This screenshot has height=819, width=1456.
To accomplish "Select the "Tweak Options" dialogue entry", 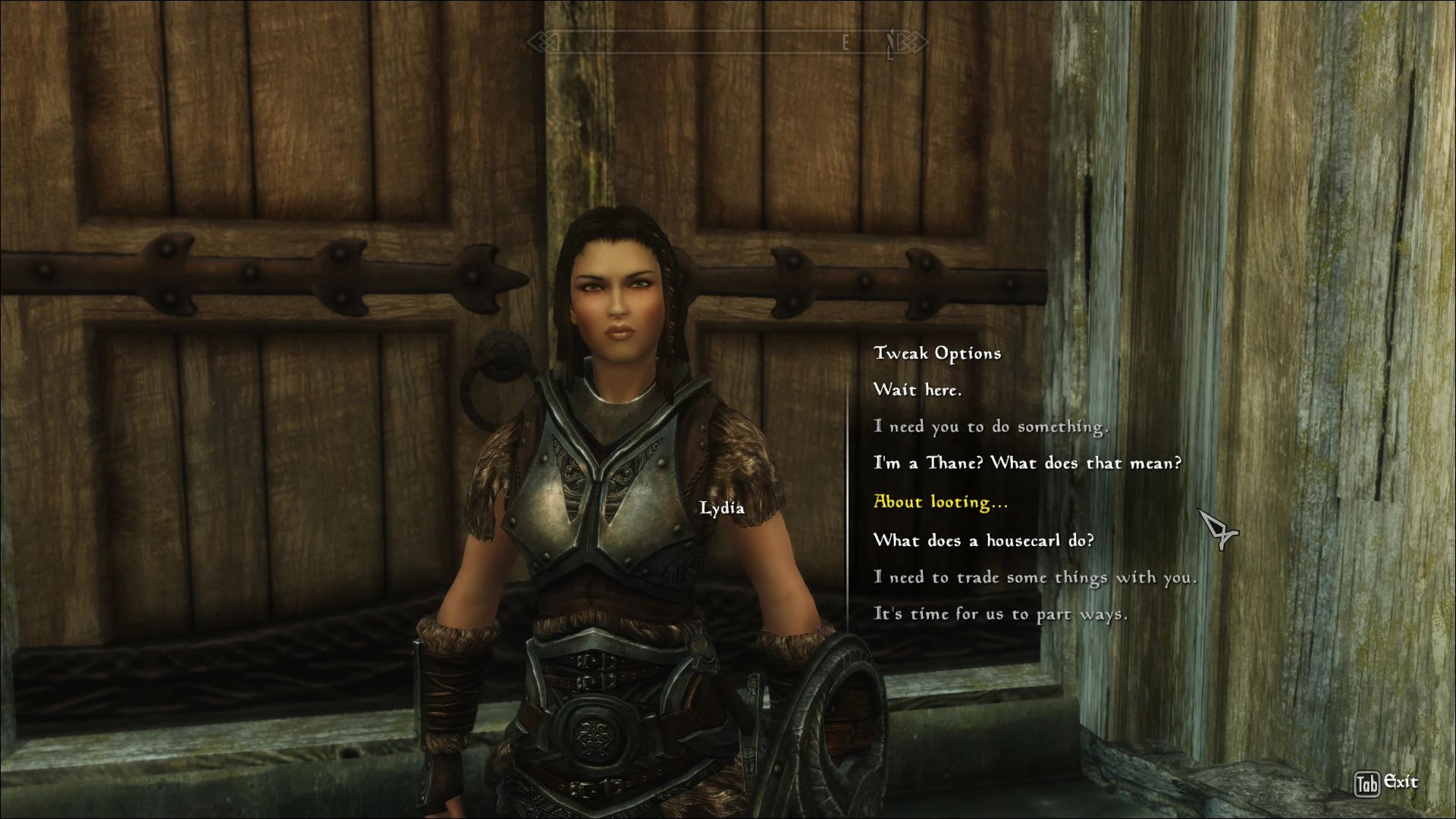I will 938,352.
